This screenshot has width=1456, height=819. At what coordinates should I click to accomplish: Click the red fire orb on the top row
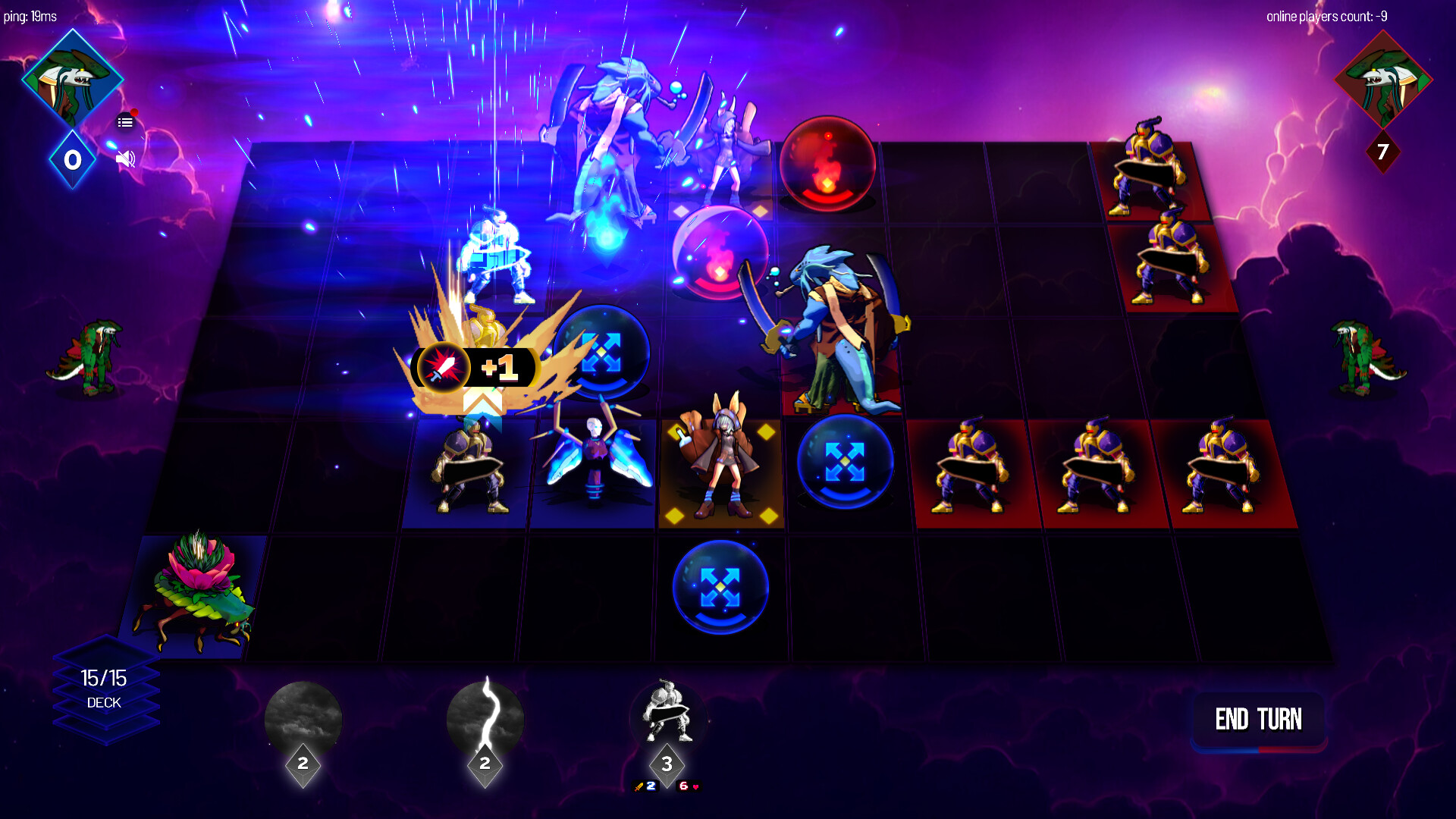(x=826, y=163)
